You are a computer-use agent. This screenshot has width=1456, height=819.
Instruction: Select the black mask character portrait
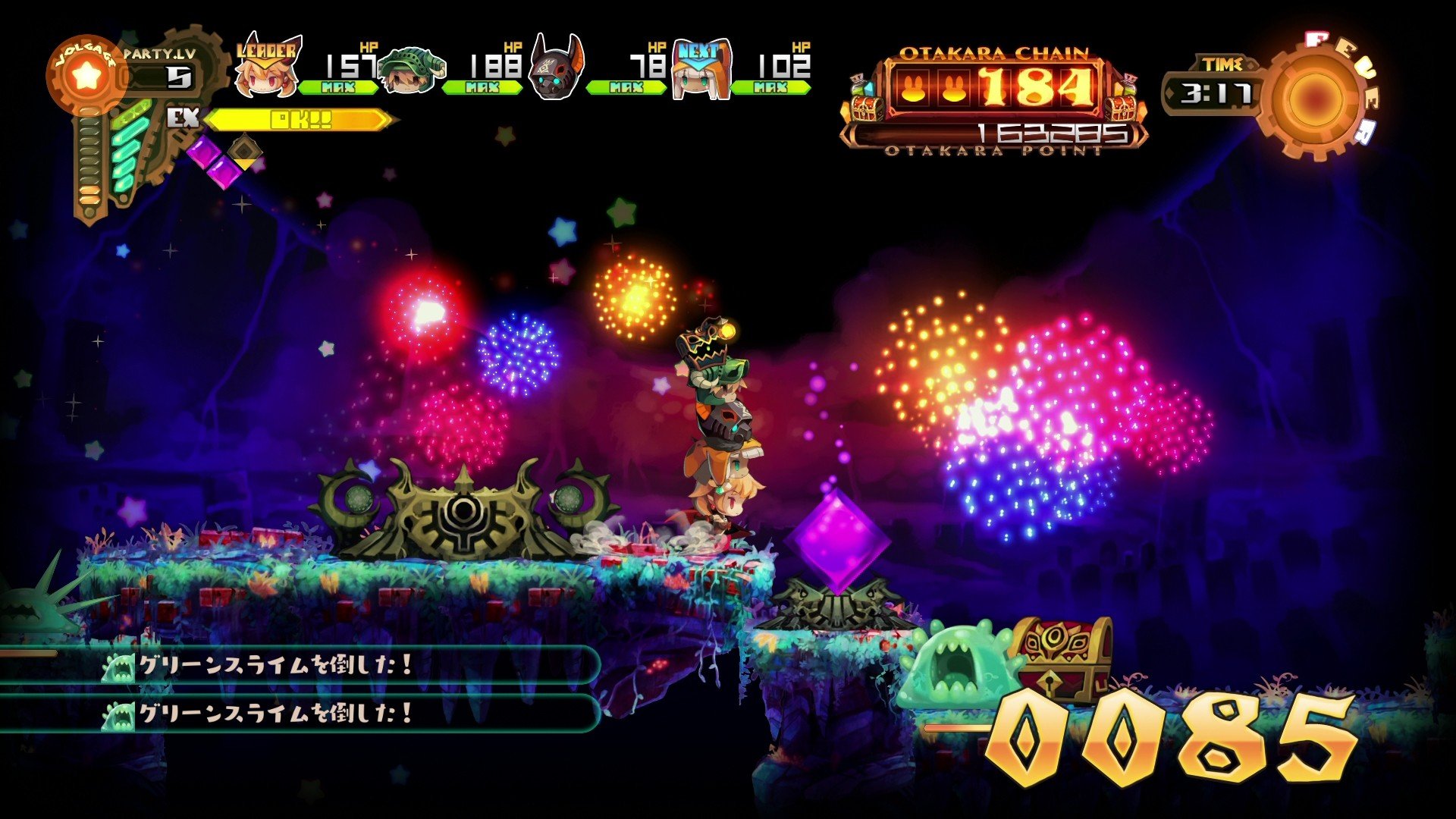555,72
